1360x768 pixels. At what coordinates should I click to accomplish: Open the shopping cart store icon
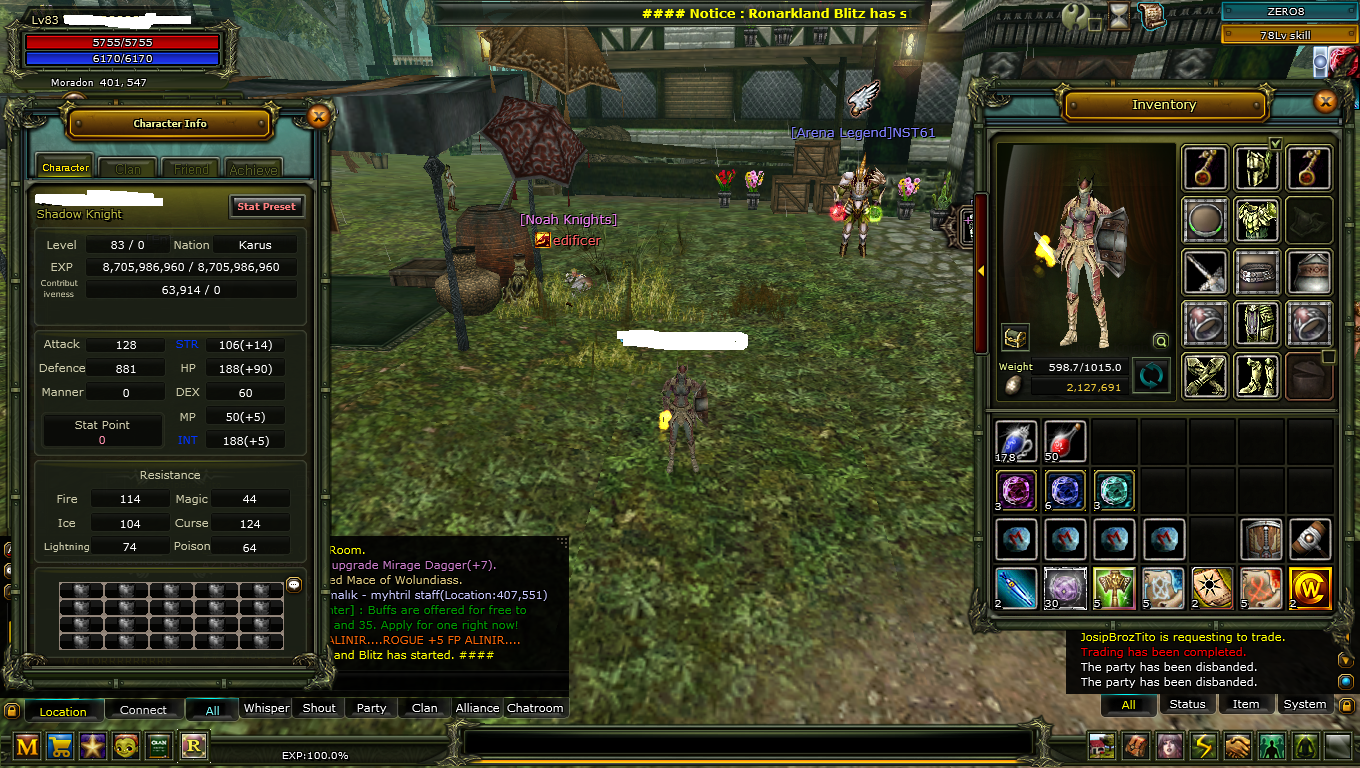60,746
